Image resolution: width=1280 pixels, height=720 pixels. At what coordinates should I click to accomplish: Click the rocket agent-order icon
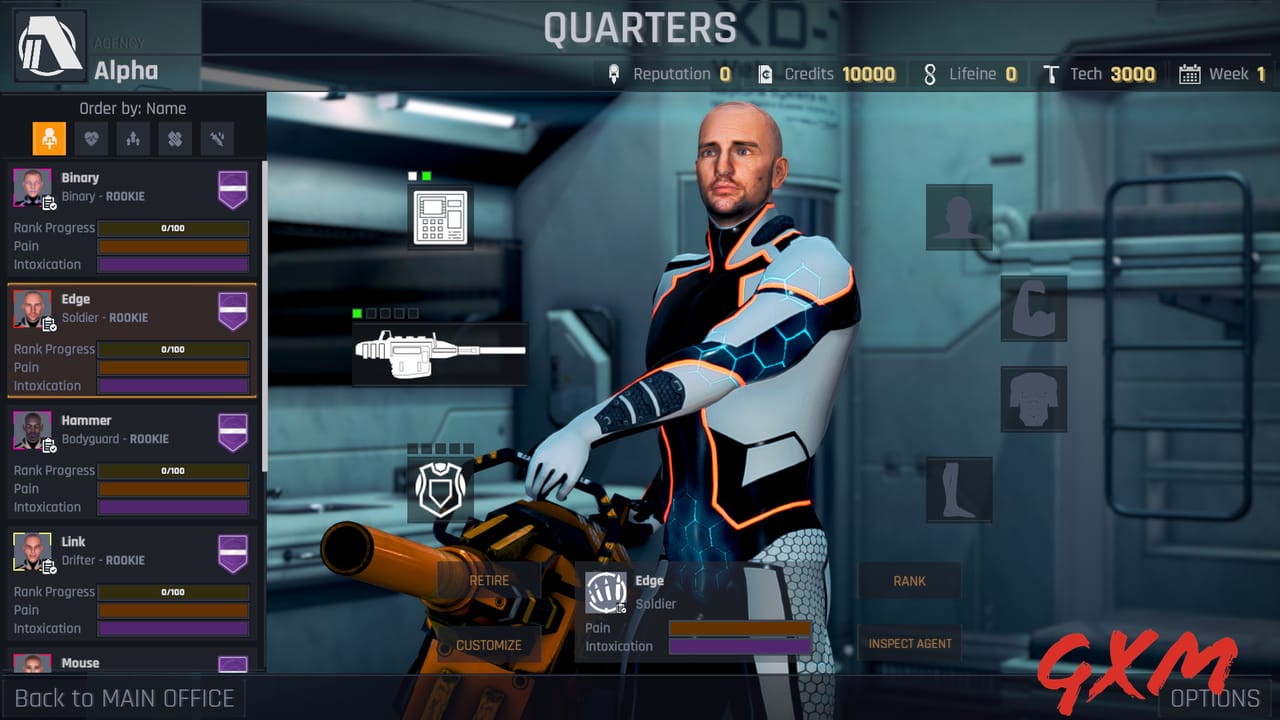(133, 138)
